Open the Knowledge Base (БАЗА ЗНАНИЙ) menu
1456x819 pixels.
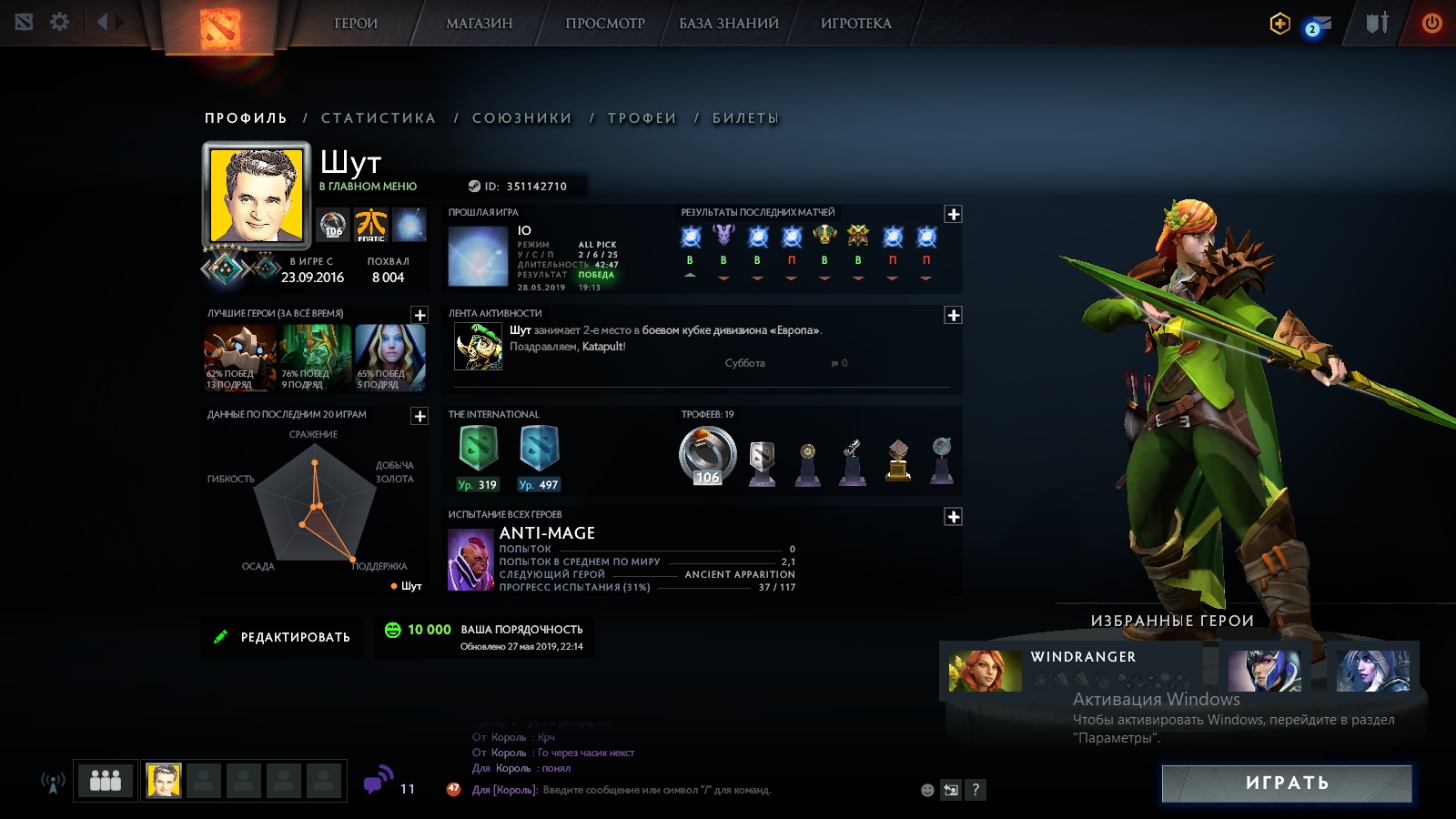coord(728,24)
